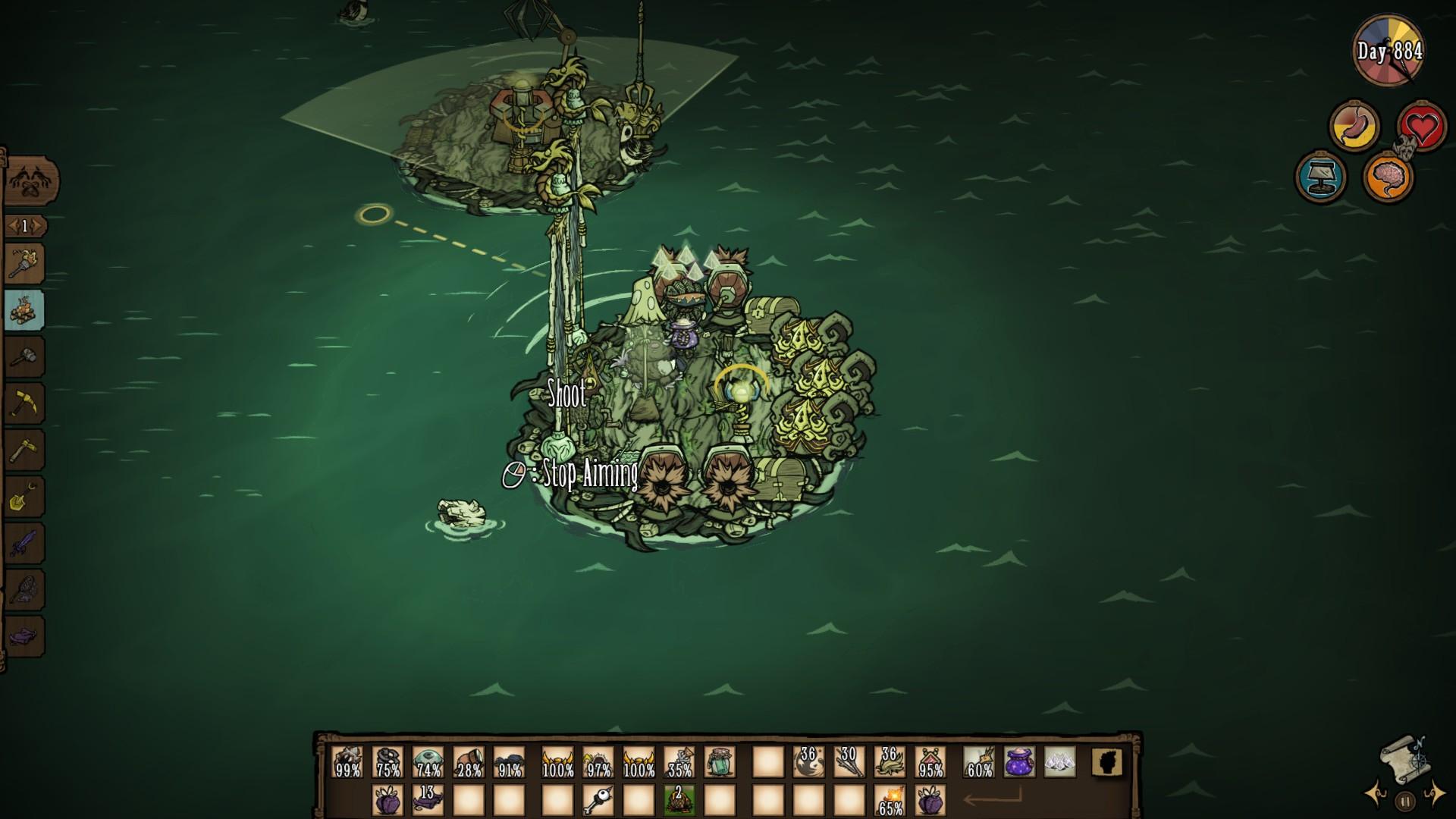The image size is (1456, 819).
Task: Click the pause button
Action: pyautogui.click(x=1404, y=801)
